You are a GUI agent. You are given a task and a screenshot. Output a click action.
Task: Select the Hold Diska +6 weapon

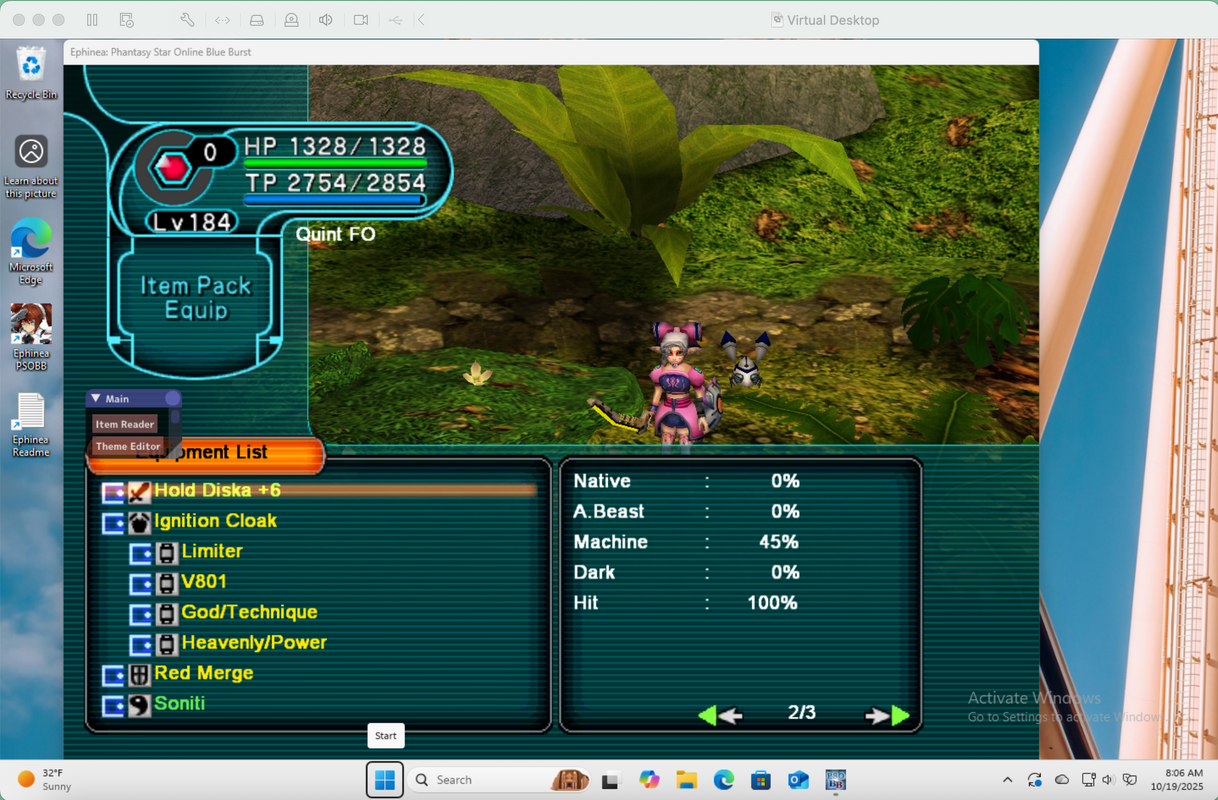point(217,490)
